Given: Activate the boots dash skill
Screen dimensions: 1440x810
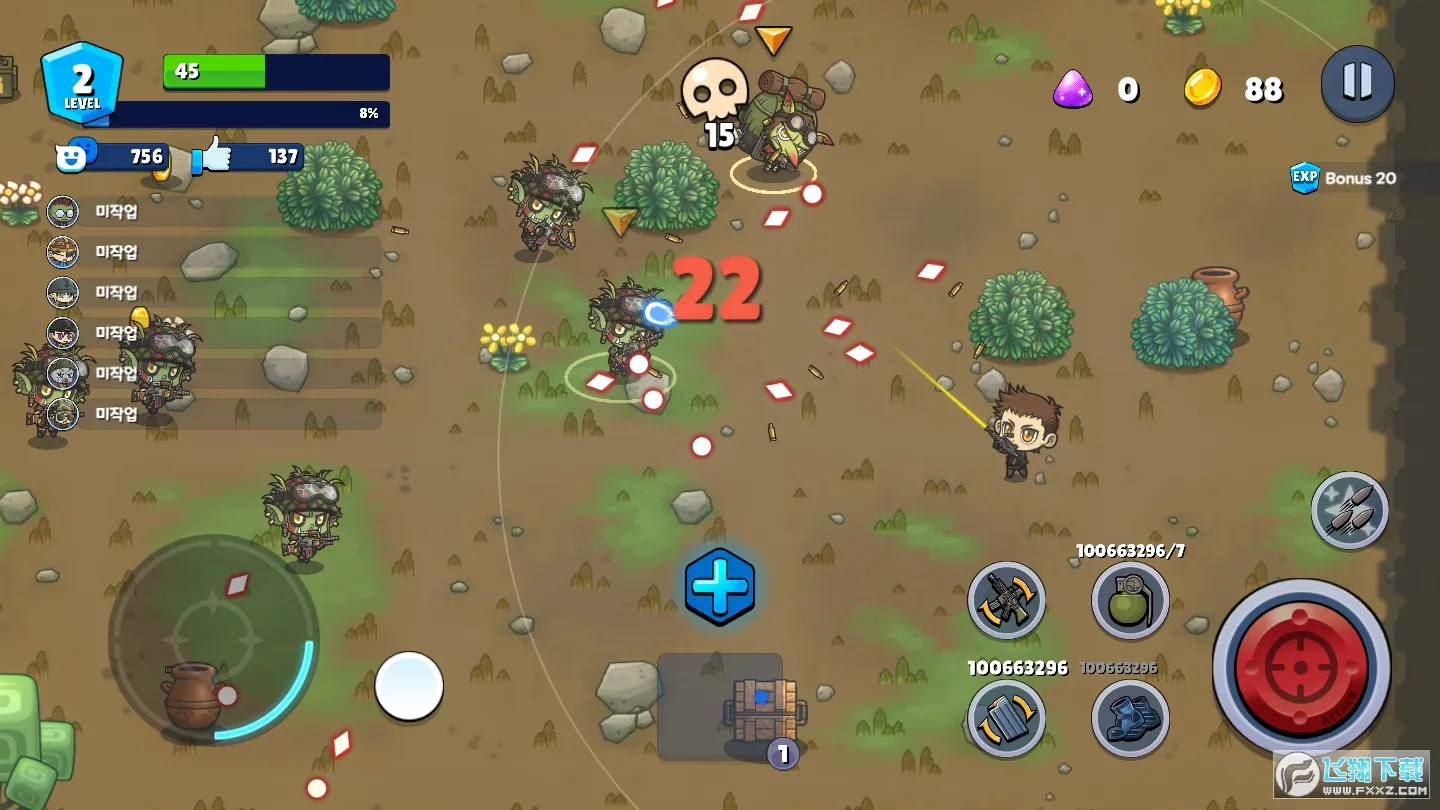Looking at the screenshot, I should pyautogui.click(x=1129, y=718).
